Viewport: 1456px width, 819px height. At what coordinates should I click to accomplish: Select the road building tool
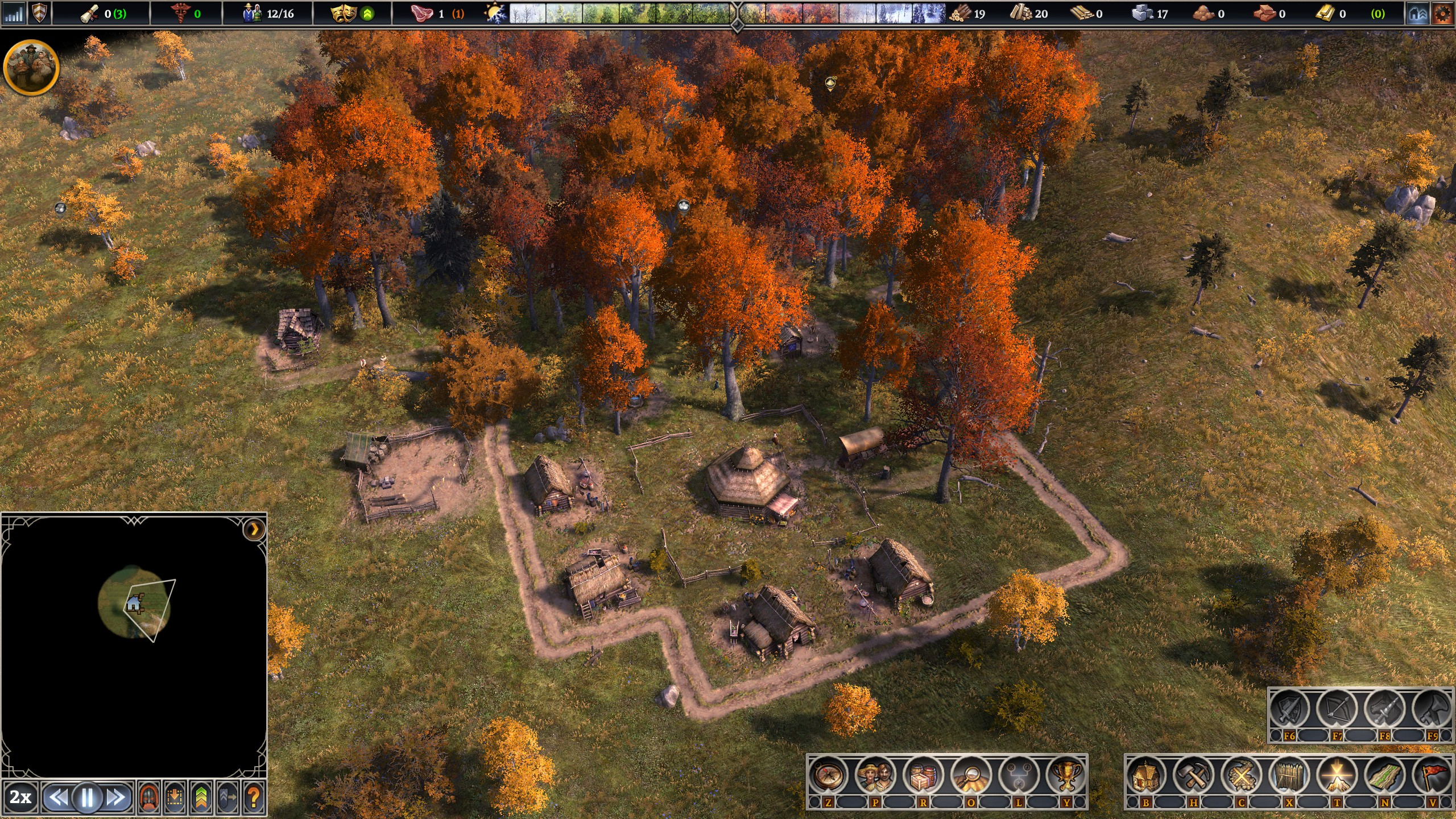1385,776
